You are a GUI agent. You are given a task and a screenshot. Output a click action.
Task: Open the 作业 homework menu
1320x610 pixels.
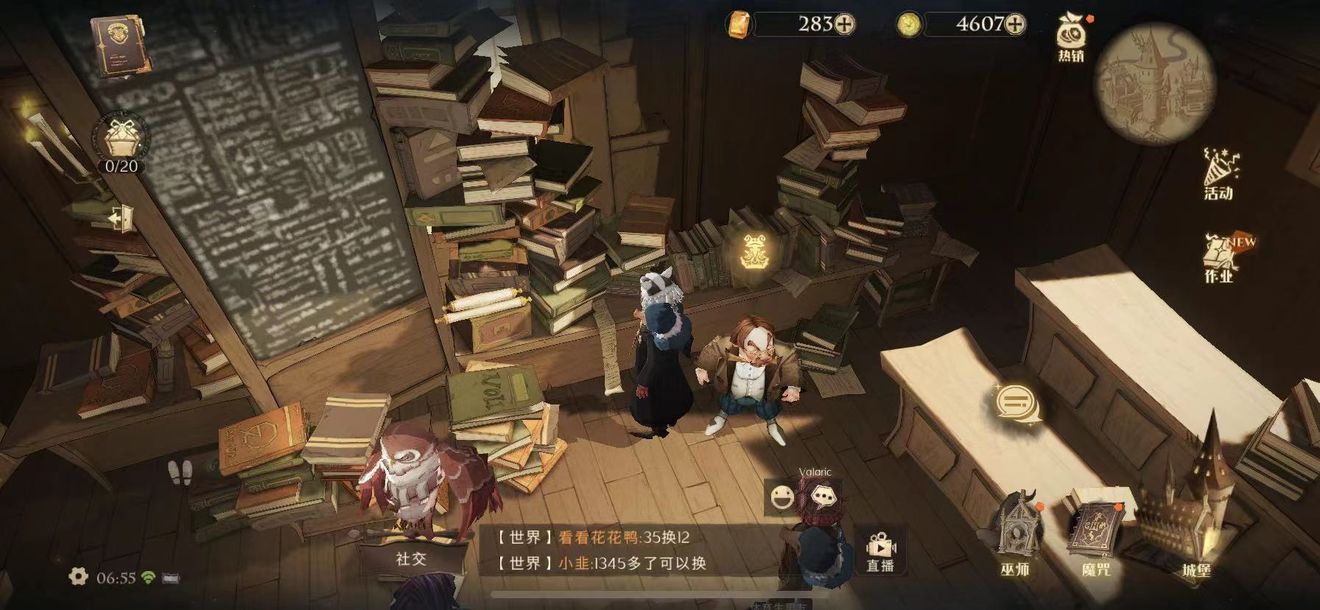pyautogui.click(x=1219, y=258)
